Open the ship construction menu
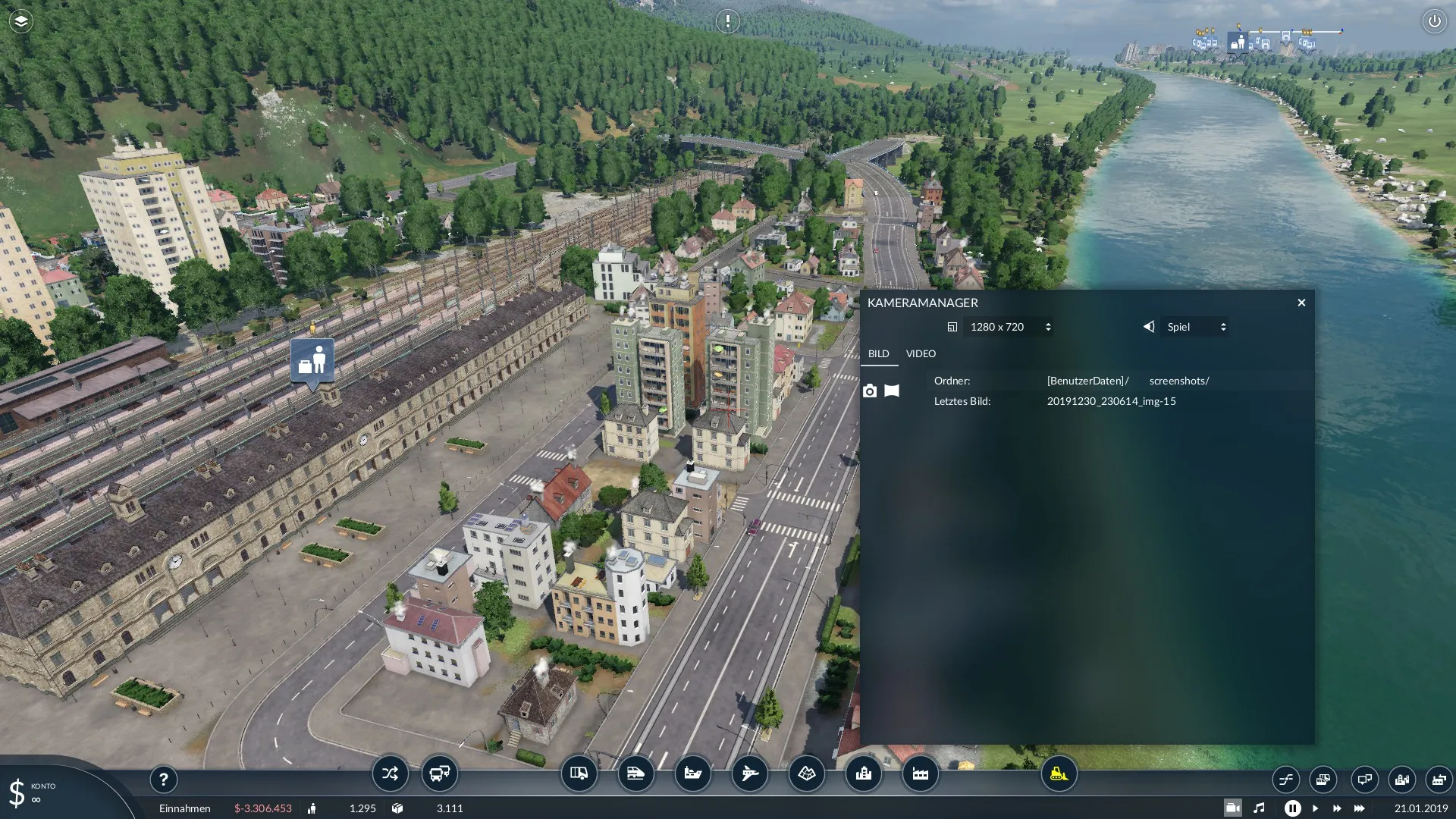 click(x=692, y=774)
